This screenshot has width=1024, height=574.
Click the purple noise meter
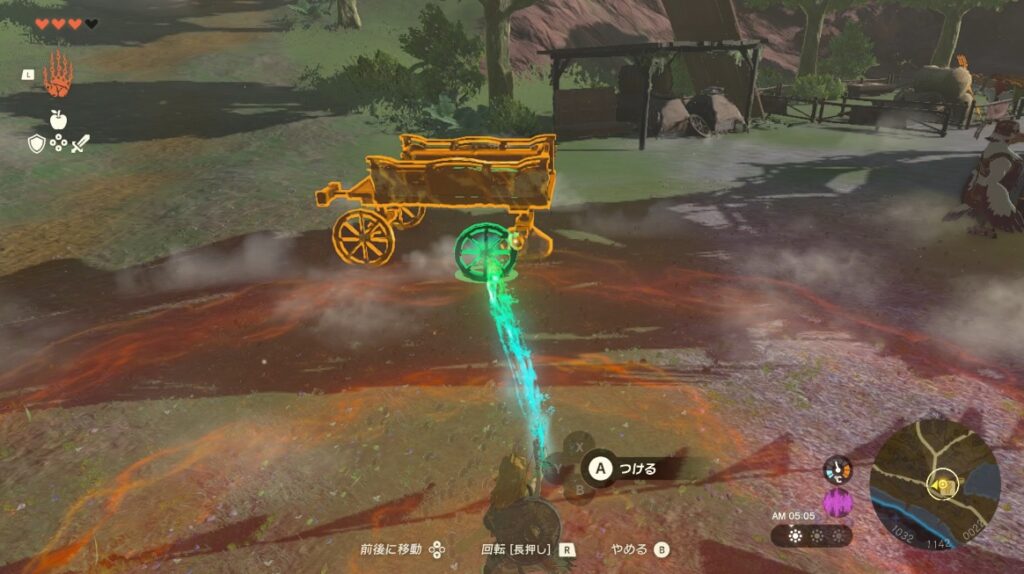(x=836, y=501)
